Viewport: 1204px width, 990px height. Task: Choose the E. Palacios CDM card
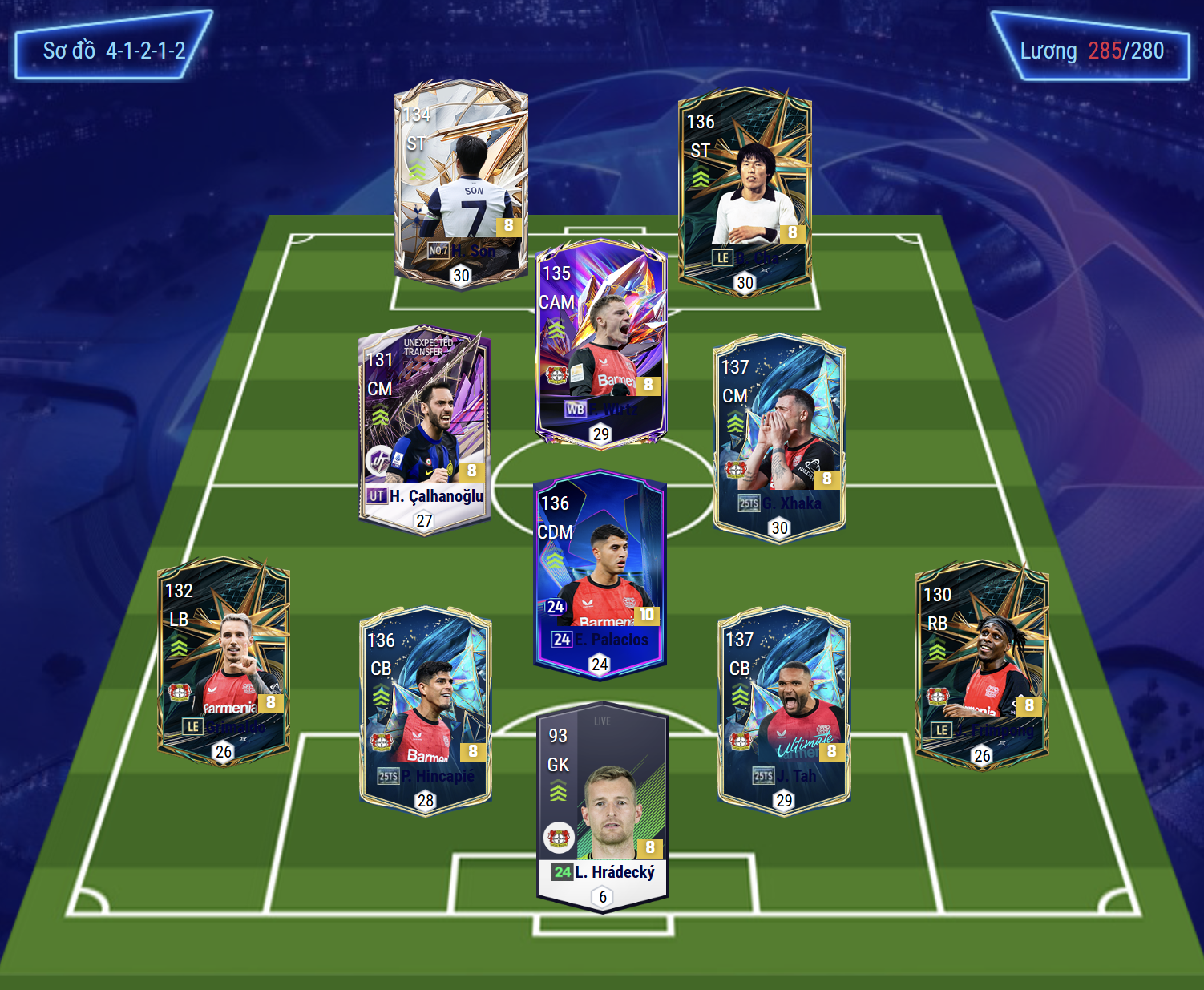pyautogui.click(x=600, y=574)
